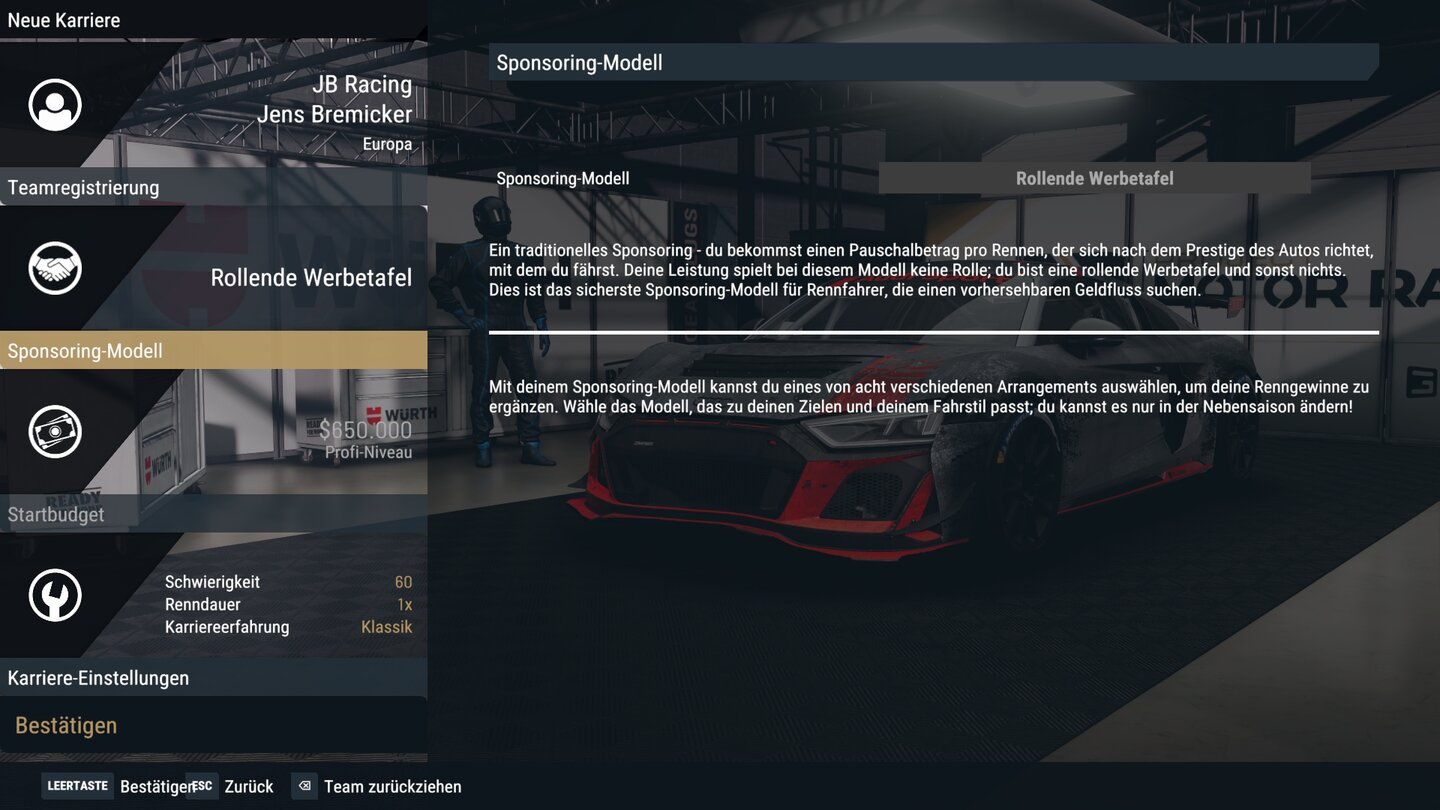Click the ESC key hint icon
This screenshot has width=1440, height=810.
(x=200, y=786)
